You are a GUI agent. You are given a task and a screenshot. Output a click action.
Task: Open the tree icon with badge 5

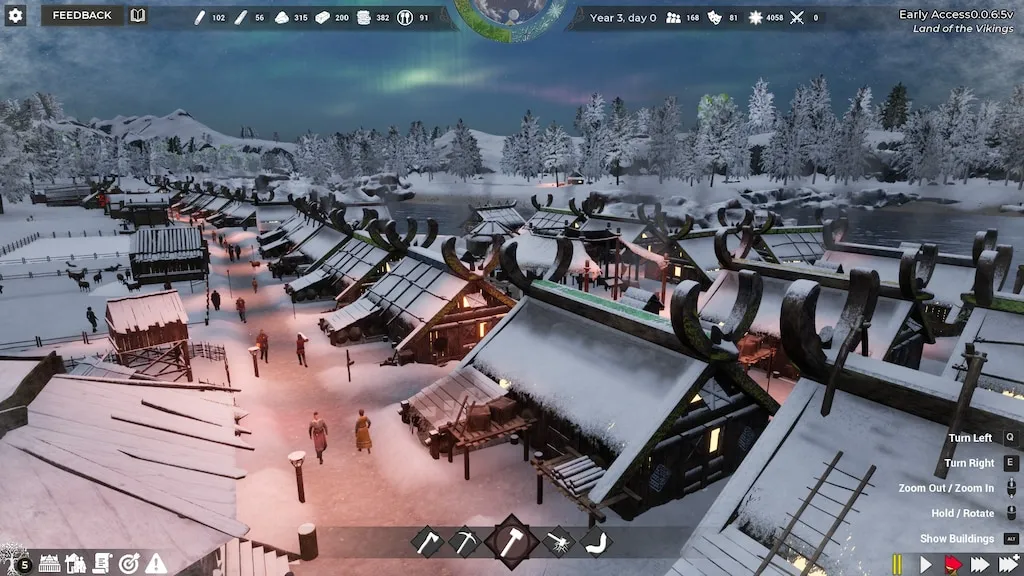coord(17,562)
